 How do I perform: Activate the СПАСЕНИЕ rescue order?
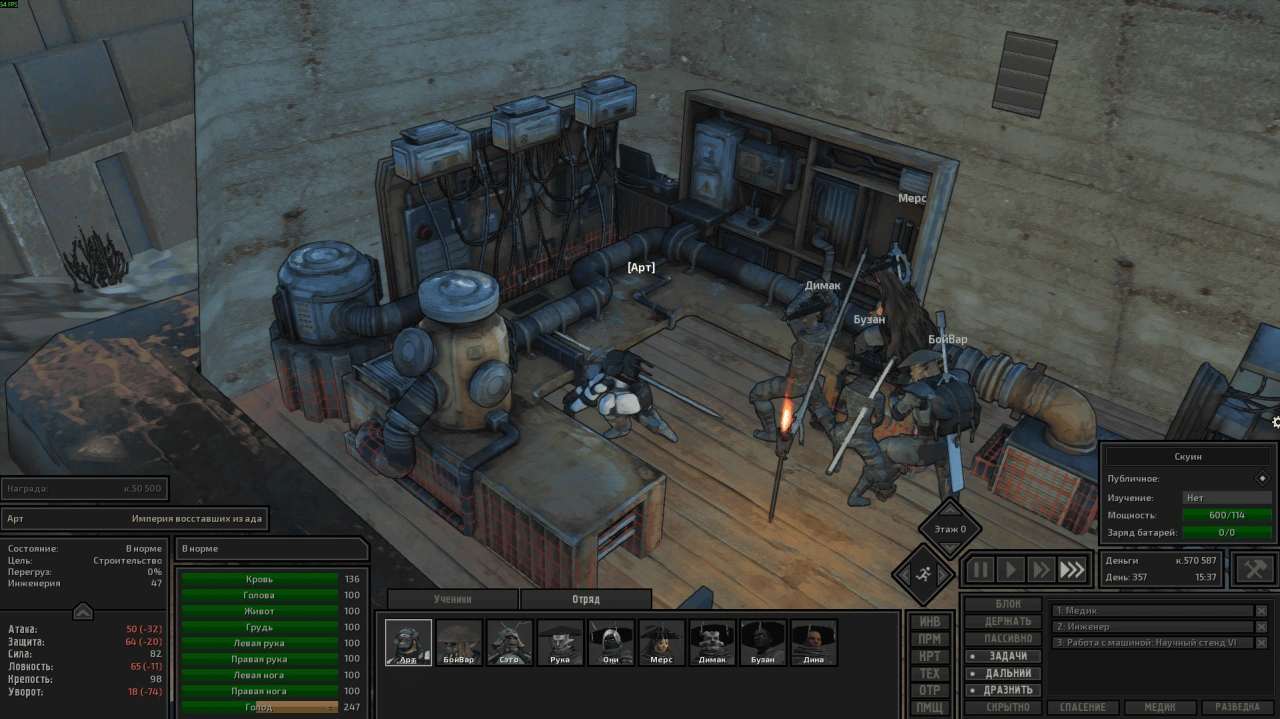(x=1083, y=707)
